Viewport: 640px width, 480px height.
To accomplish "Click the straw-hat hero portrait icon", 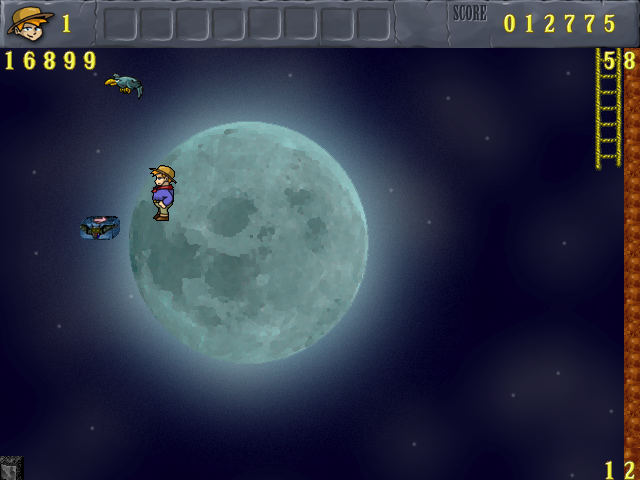I will point(29,22).
